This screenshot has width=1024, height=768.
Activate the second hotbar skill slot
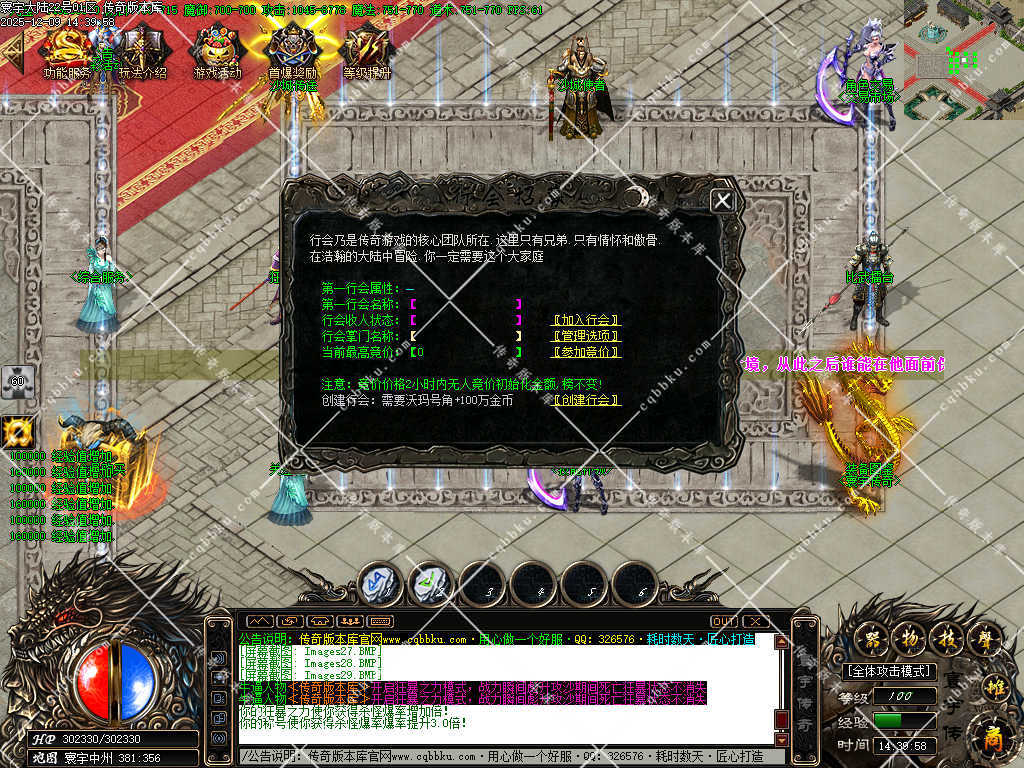pos(431,584)
